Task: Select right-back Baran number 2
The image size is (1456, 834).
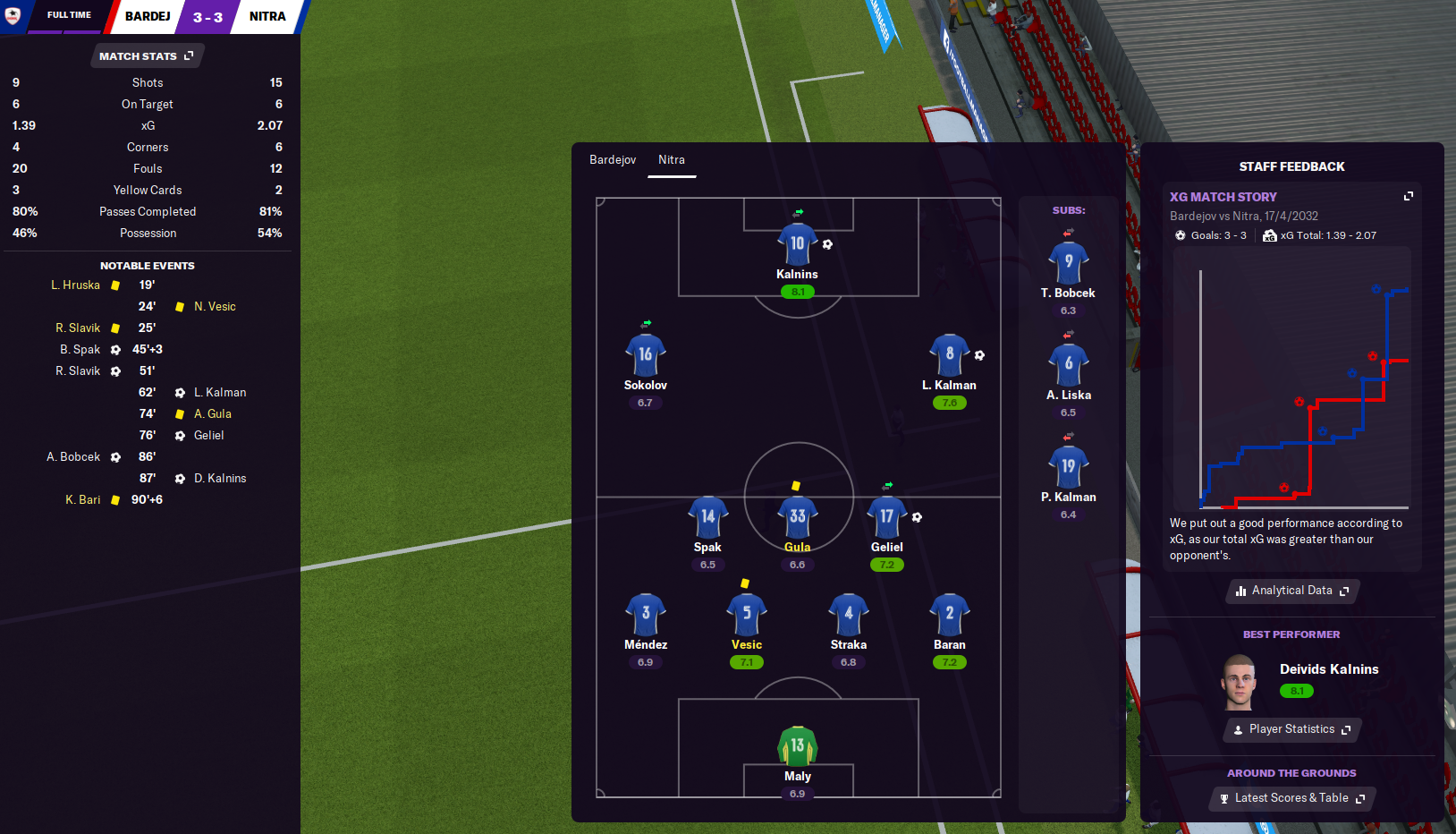Action: pyautogui.click(x=949, y=615)
